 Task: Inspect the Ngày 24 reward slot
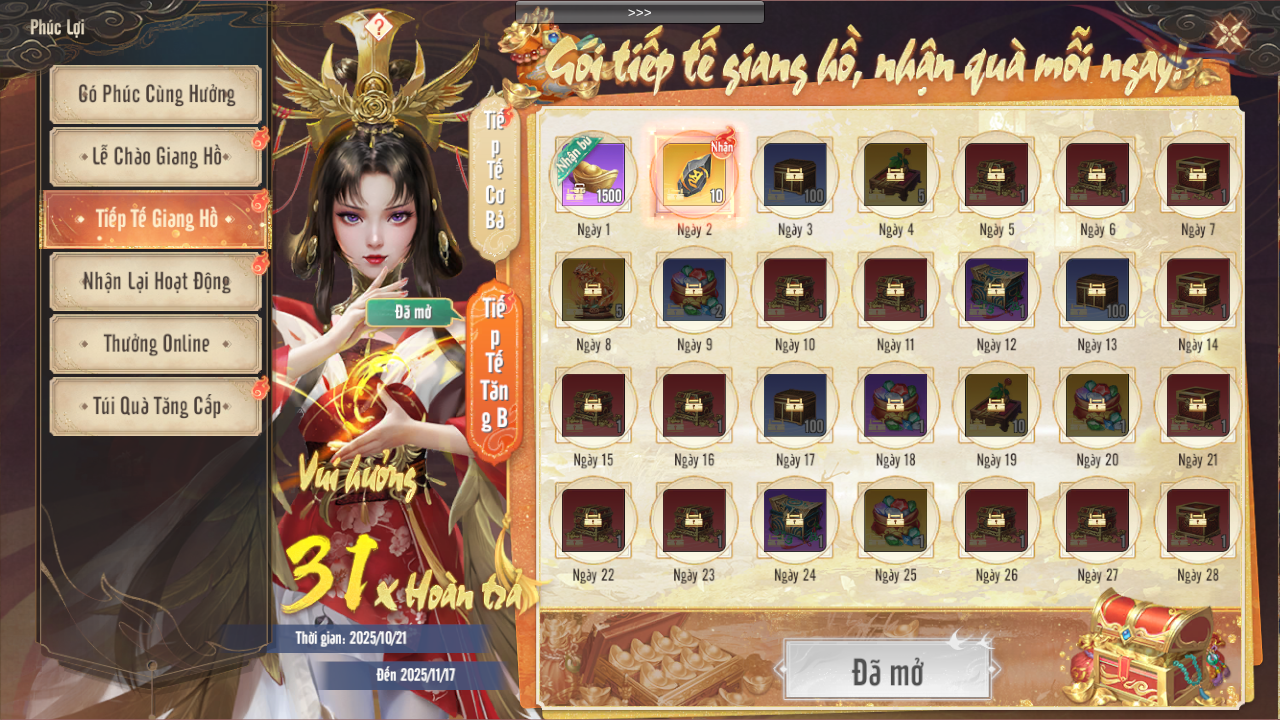point(795,519)
